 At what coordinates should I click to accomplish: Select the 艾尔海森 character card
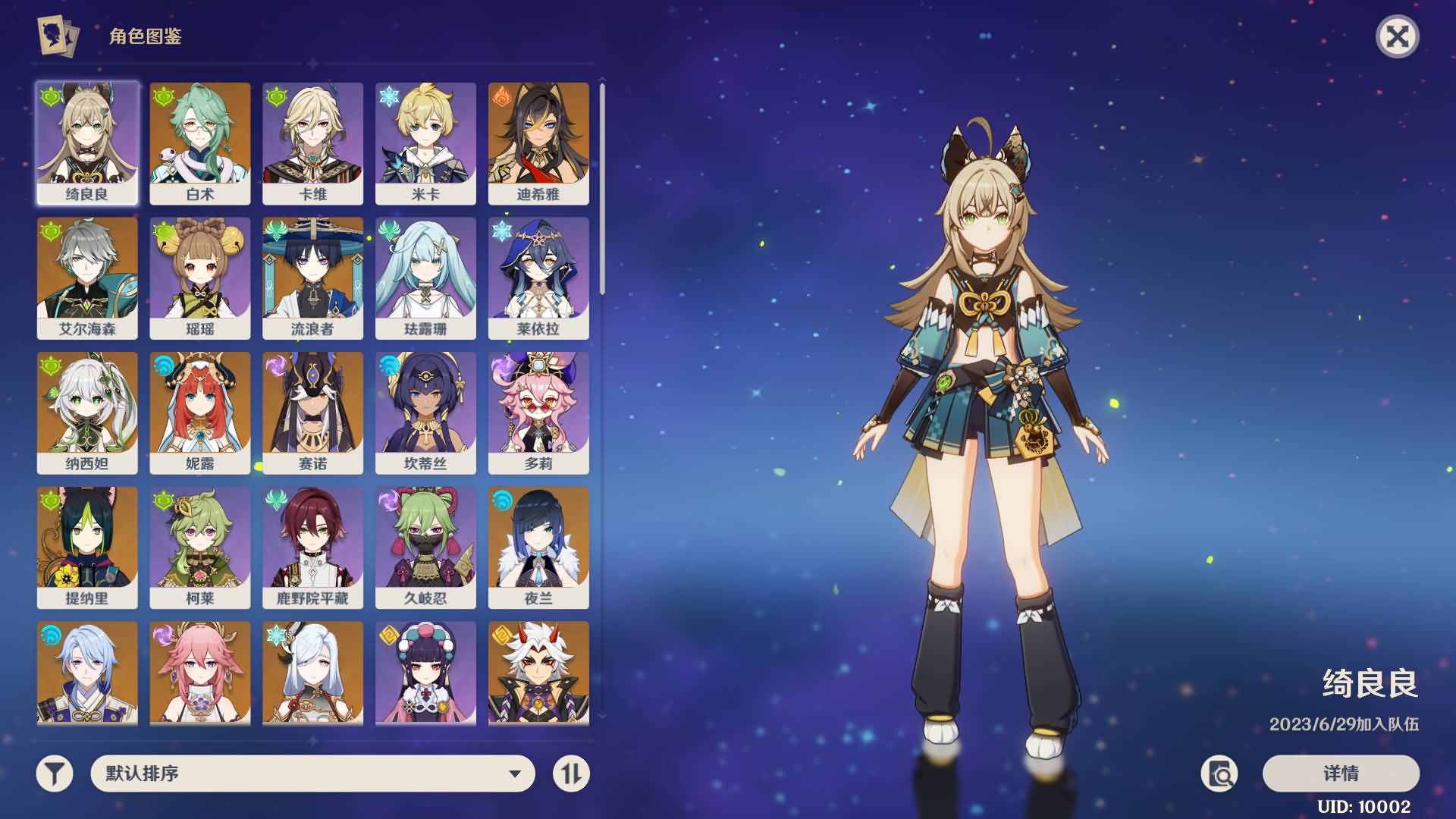[x=87, y=278]
